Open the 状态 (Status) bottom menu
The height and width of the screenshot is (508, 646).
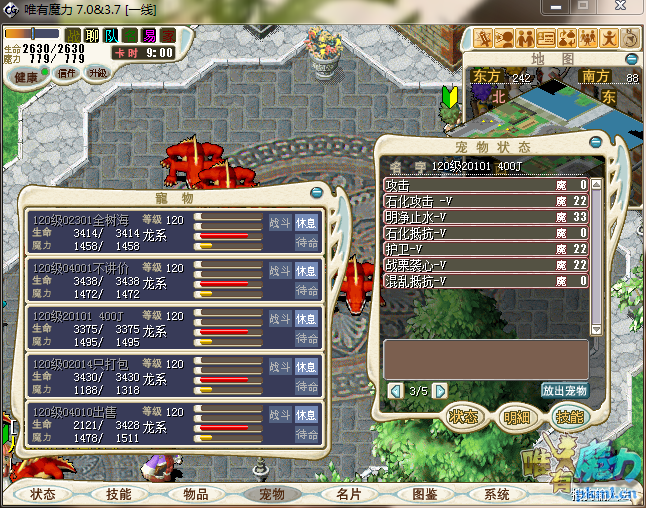pos(42,494)
